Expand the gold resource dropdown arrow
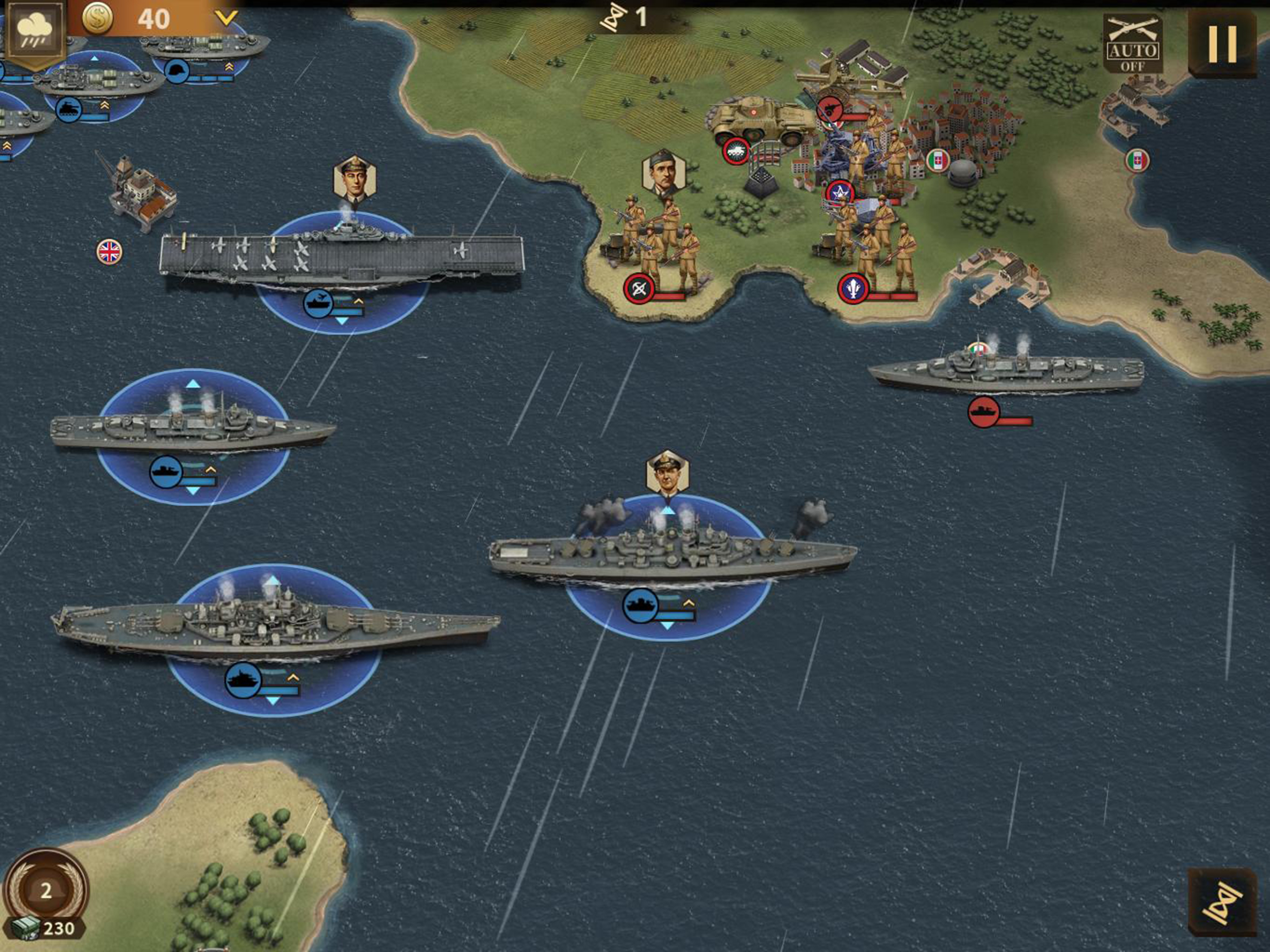The height and width of the screenshot is (952, 1270). (226, 19)
